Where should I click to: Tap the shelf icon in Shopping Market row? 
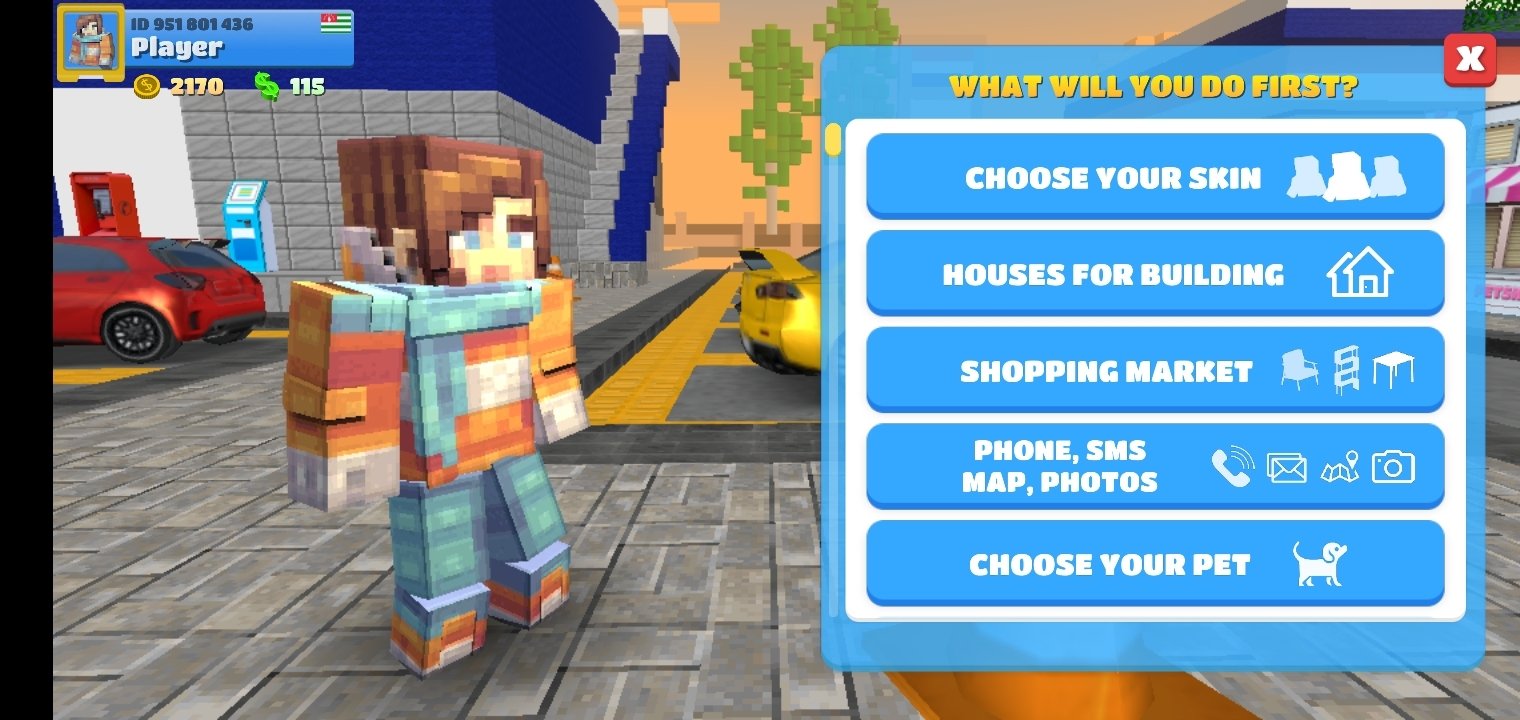pyautogui.click(x=1348, y=369)
